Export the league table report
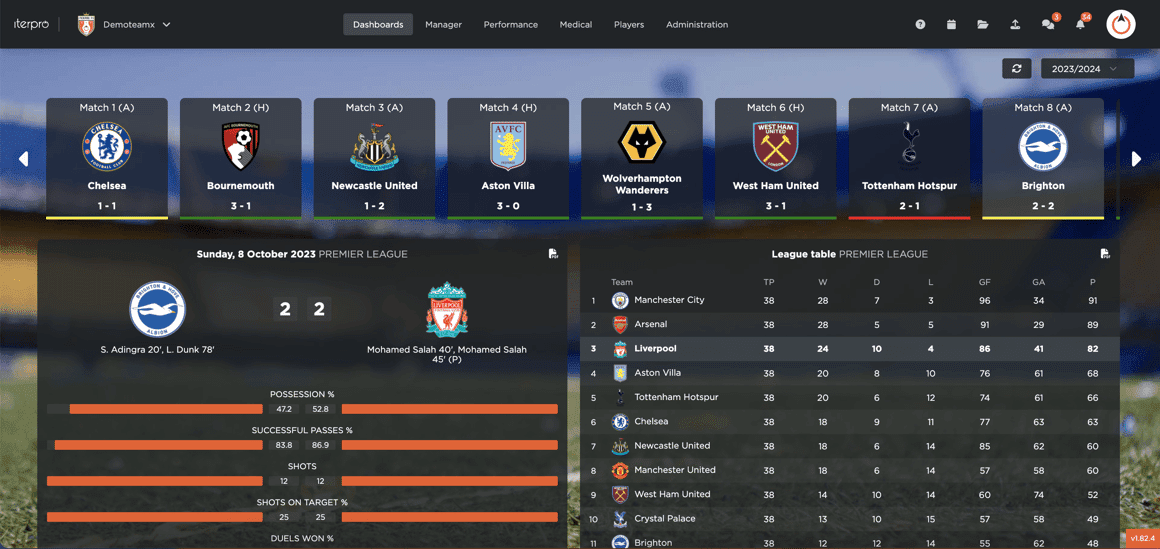Viewport: 1160px width, 549px height. coord(1105,254)
